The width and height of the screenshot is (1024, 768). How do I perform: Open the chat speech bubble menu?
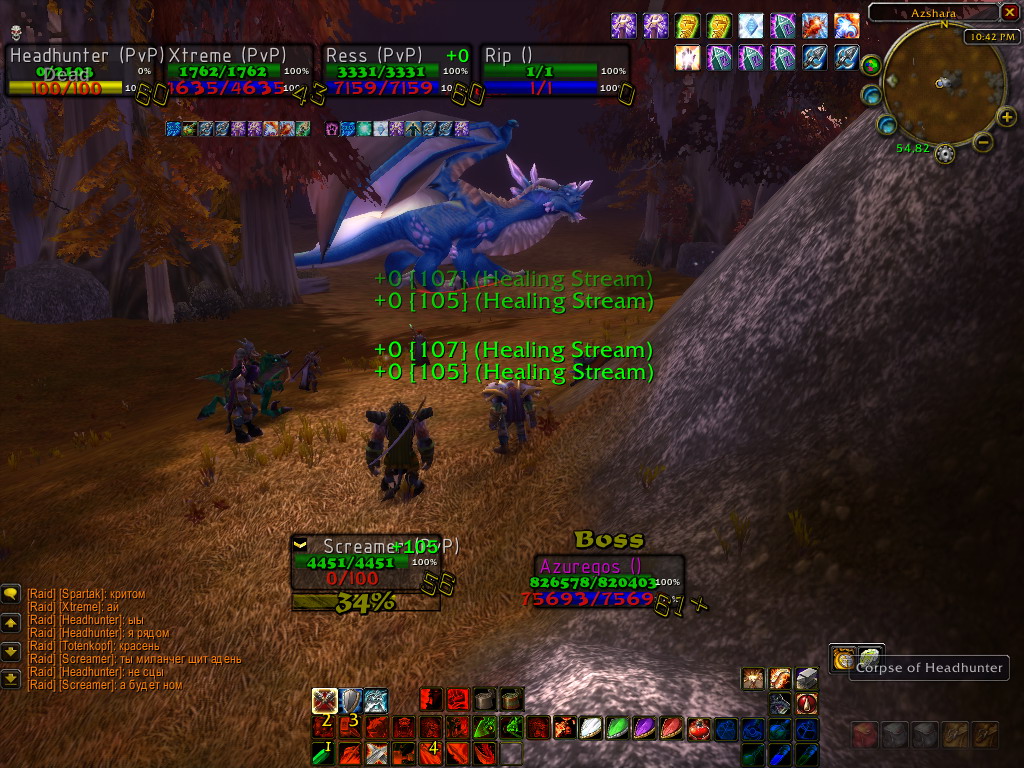[11, 594]
